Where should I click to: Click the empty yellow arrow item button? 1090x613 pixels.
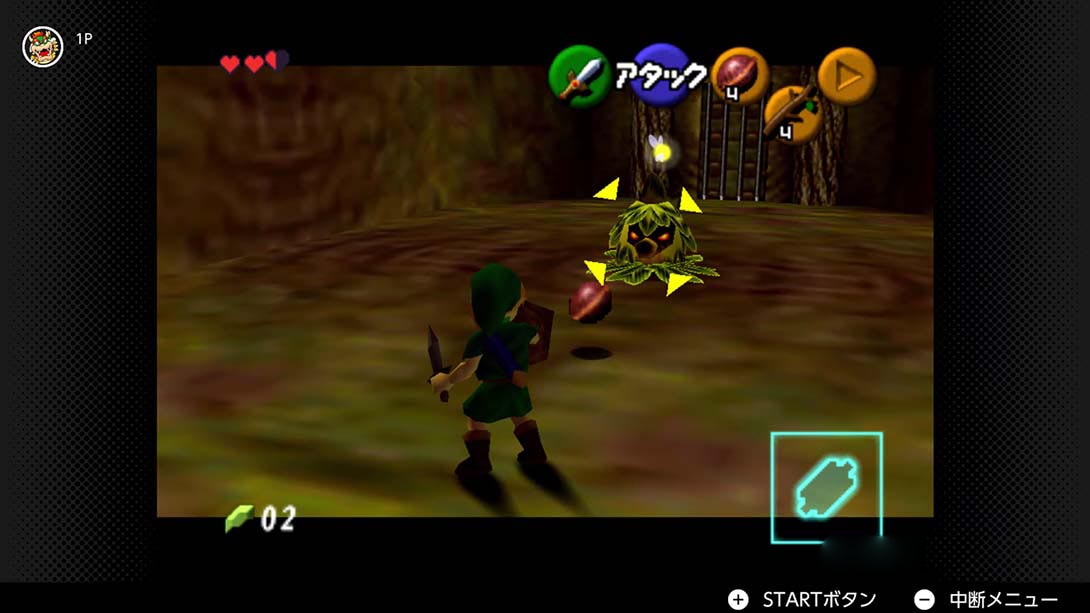tap(847, 76)
